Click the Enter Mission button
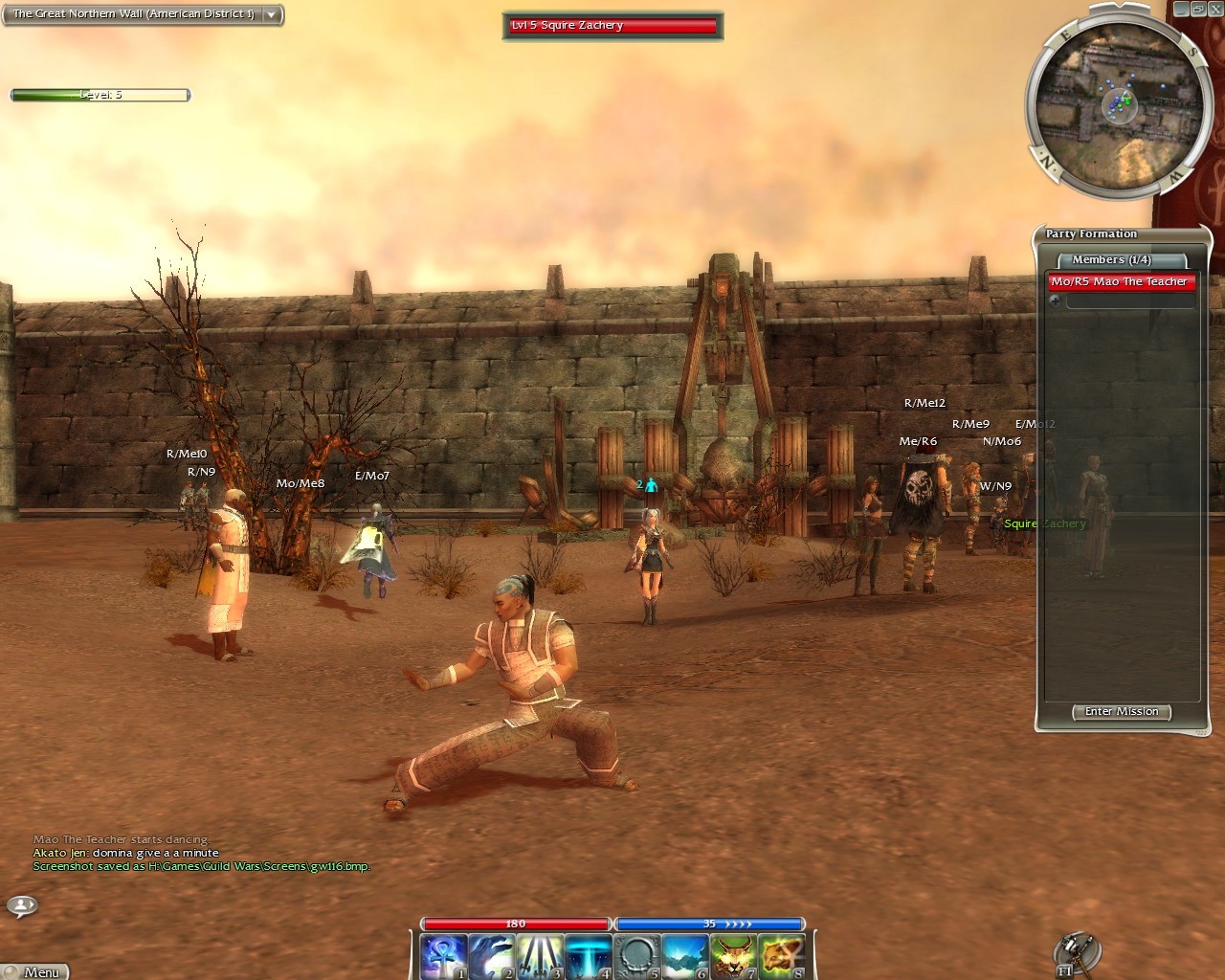The height and width of the screenshot is (980, 1225). click(x=1122, y=712)
